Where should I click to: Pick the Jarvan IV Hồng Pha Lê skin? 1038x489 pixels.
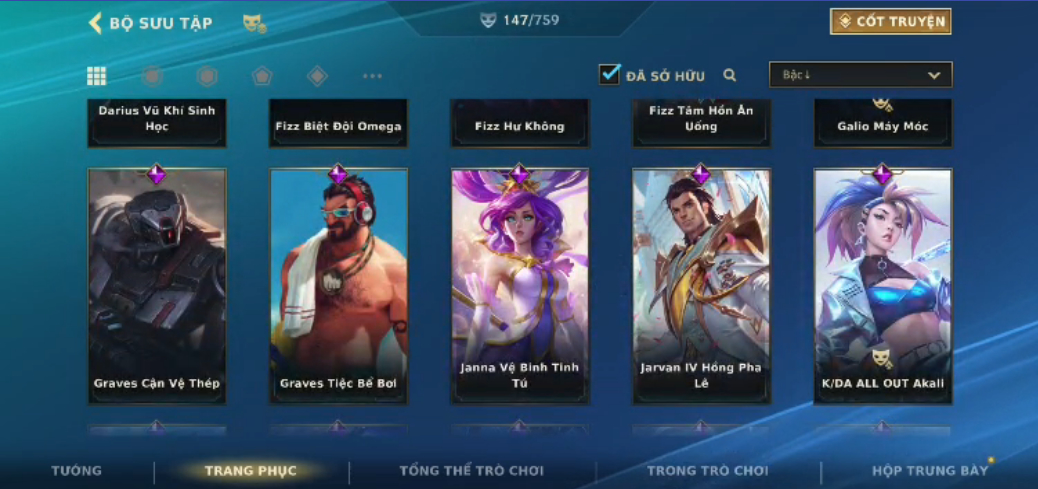(x=701, y=285)
